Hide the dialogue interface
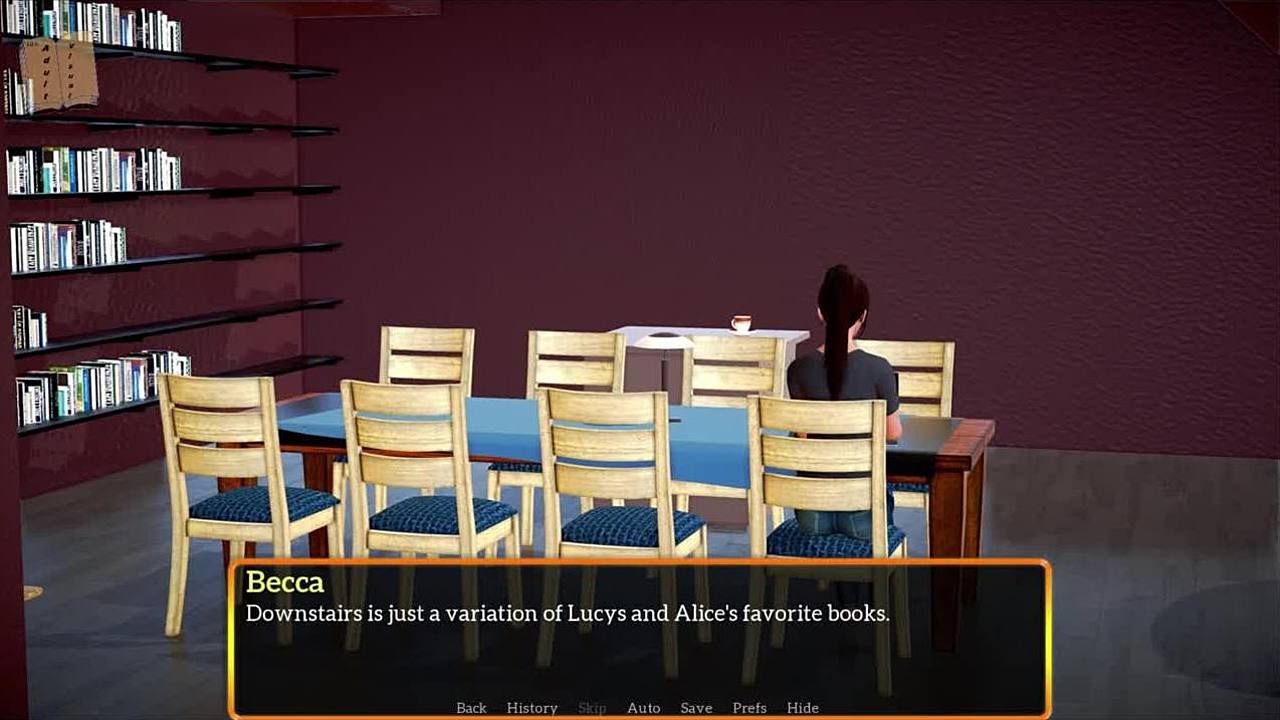The image size is (1280, 720). [802, 708]
